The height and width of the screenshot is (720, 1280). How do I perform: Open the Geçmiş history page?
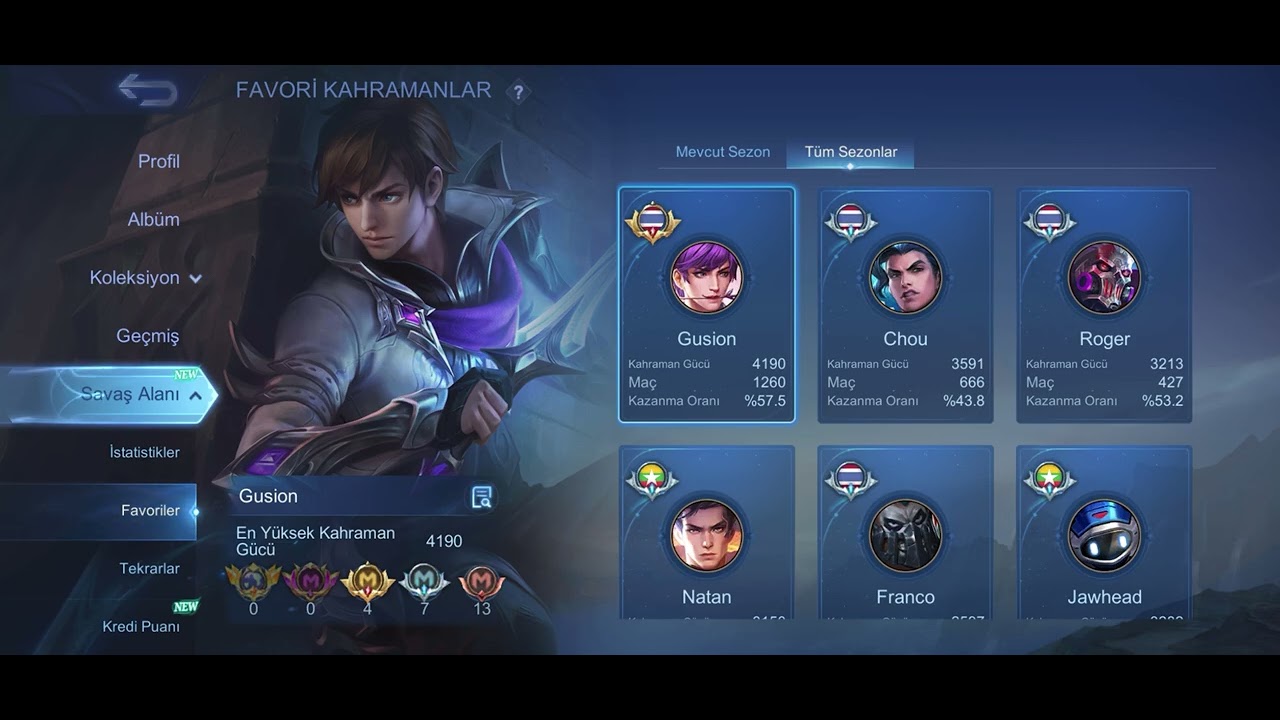coord(148,336)
